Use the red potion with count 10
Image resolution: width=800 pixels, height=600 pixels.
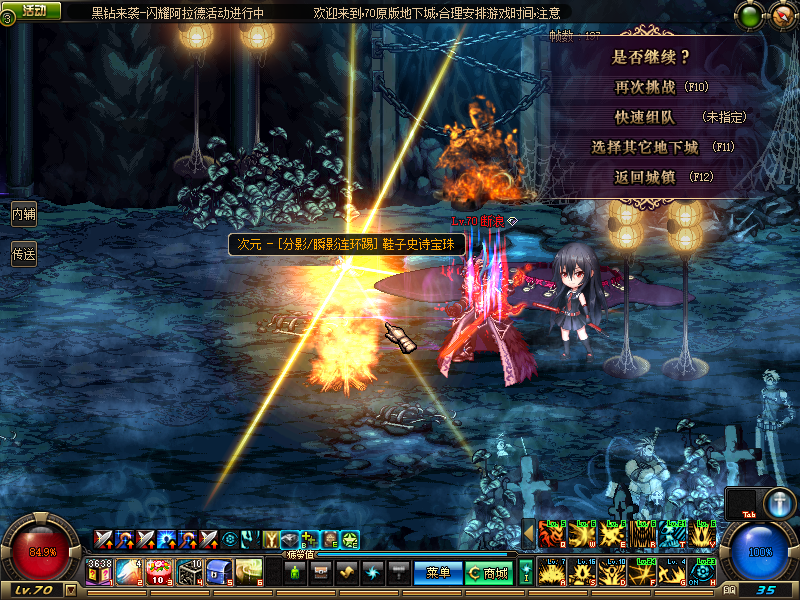[x=160, y=572]
